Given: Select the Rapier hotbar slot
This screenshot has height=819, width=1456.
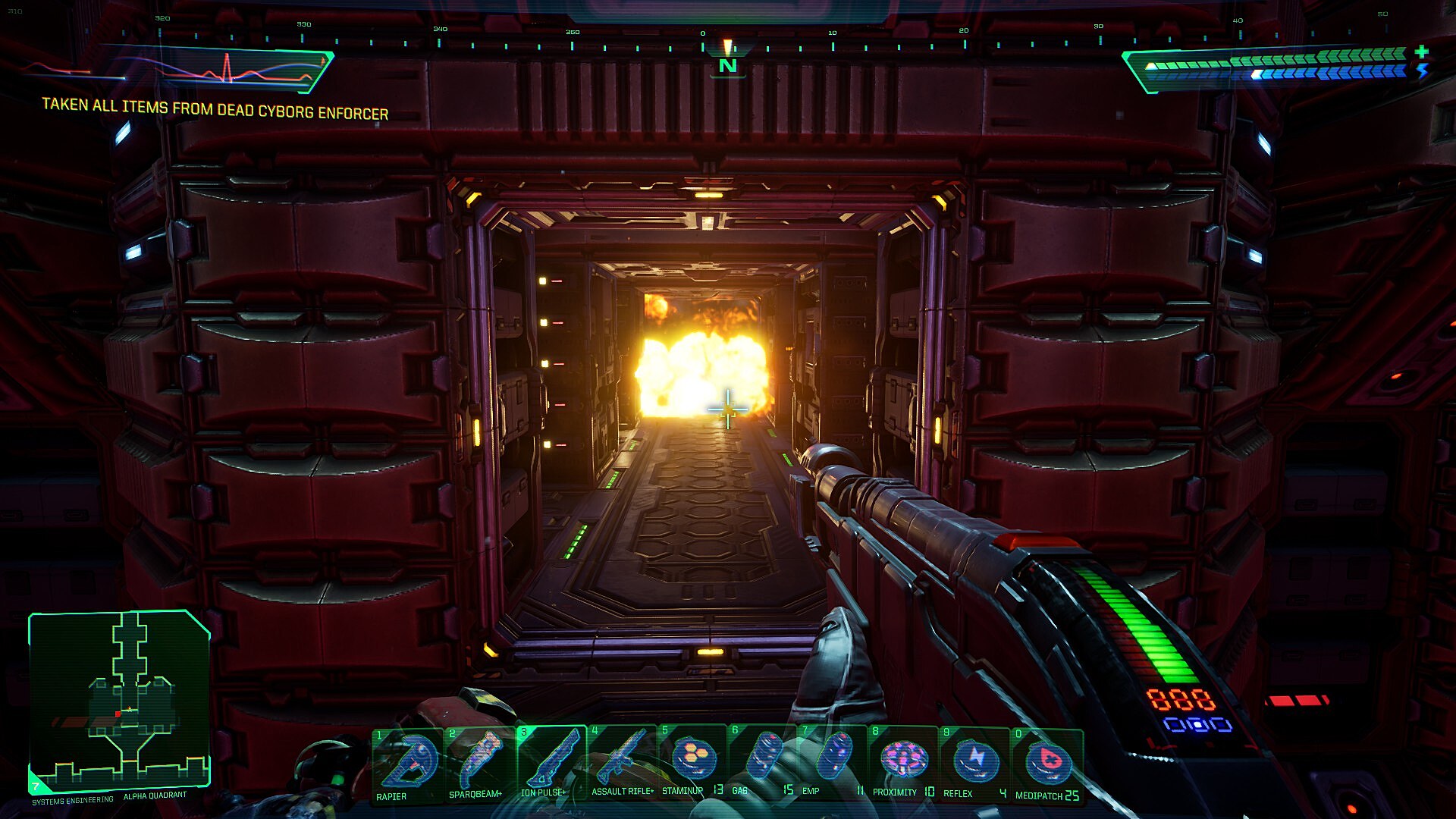Looking at the screenshot, I should pyautogui.click(x=407, y=764).
